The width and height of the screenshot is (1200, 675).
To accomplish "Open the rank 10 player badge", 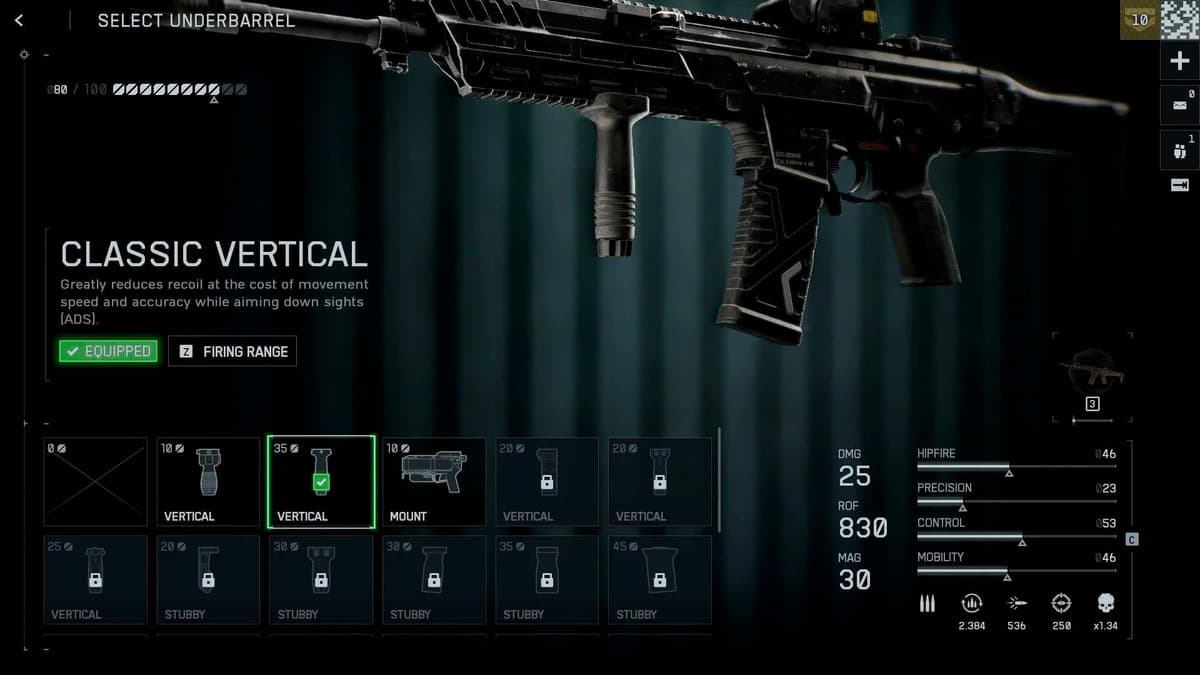I will point(1139,20).
